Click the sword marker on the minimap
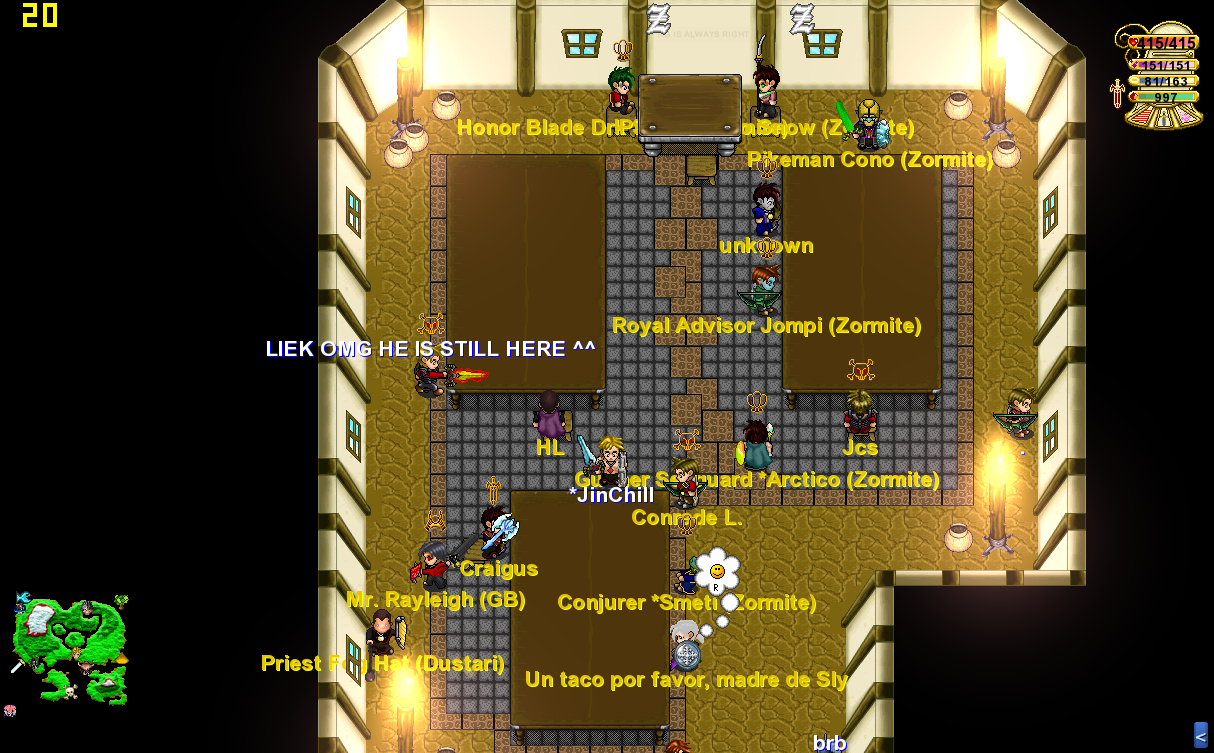 pyautogui.click(x=17, y=665)
